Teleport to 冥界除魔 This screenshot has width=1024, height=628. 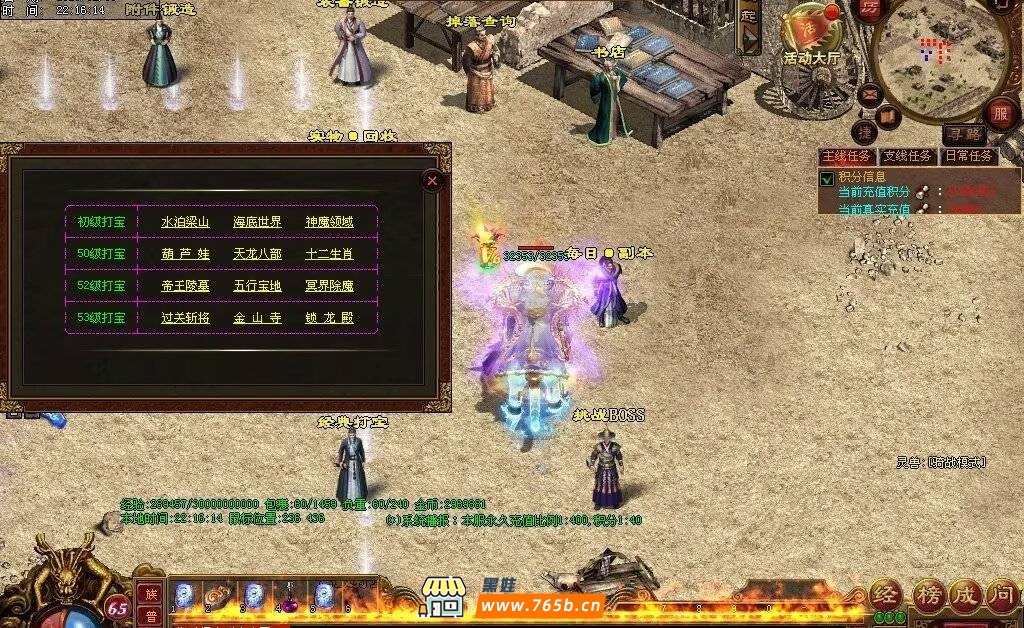tap(329, 286)
